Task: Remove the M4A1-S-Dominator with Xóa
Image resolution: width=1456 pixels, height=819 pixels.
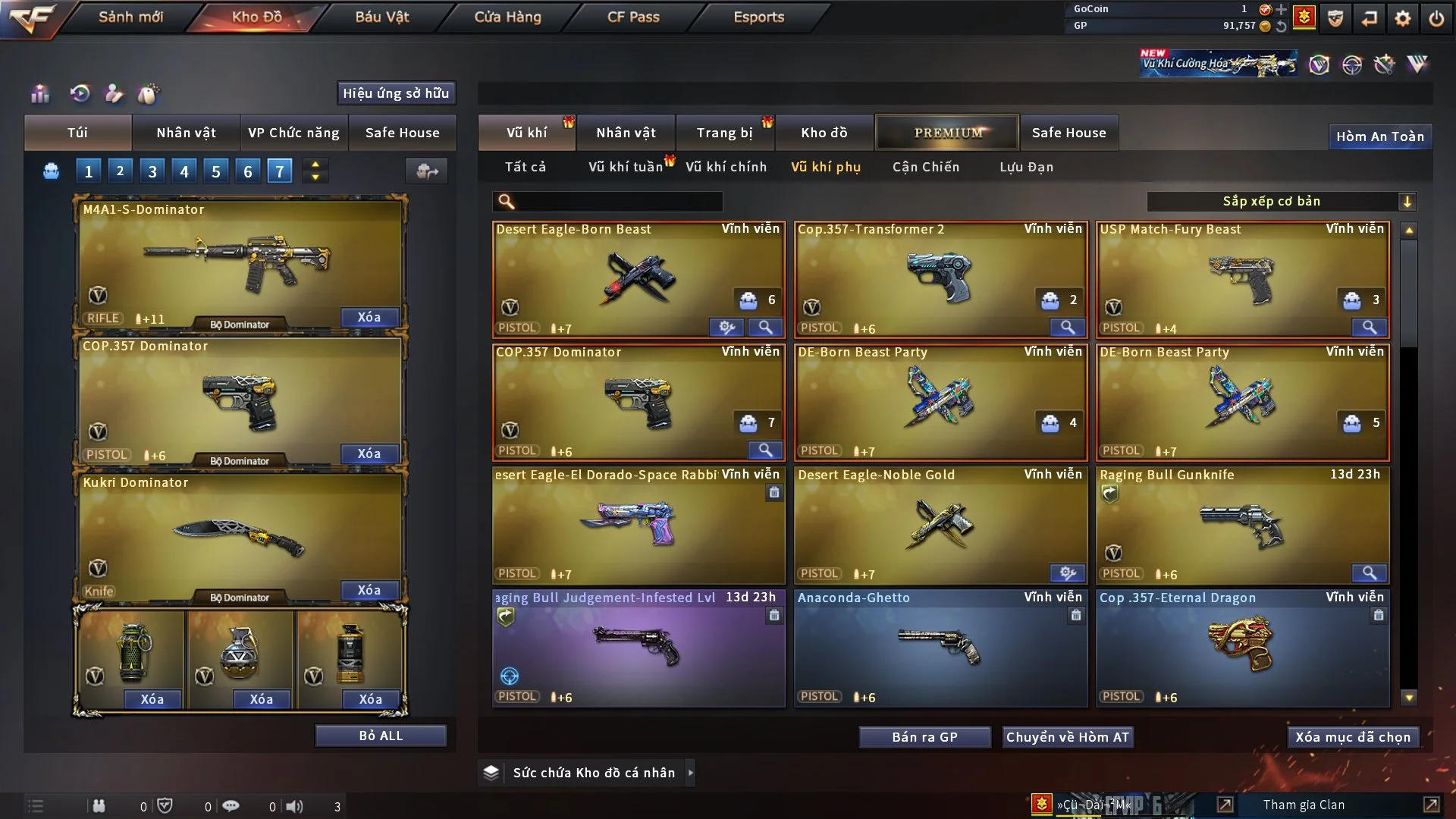Action: click(369, 317)
